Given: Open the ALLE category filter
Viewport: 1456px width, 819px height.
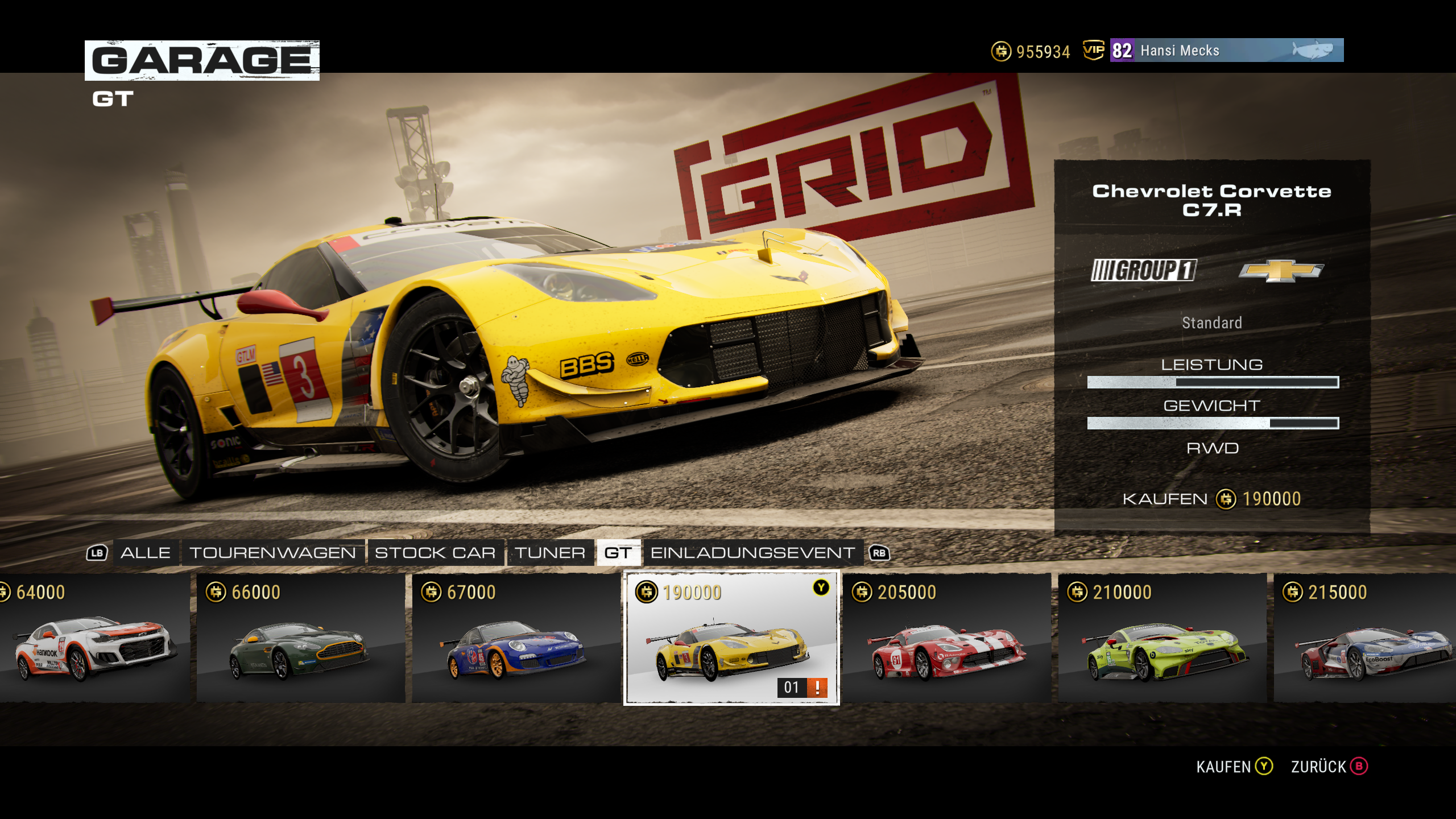Looking at the screenshot, I should (146, 552).
